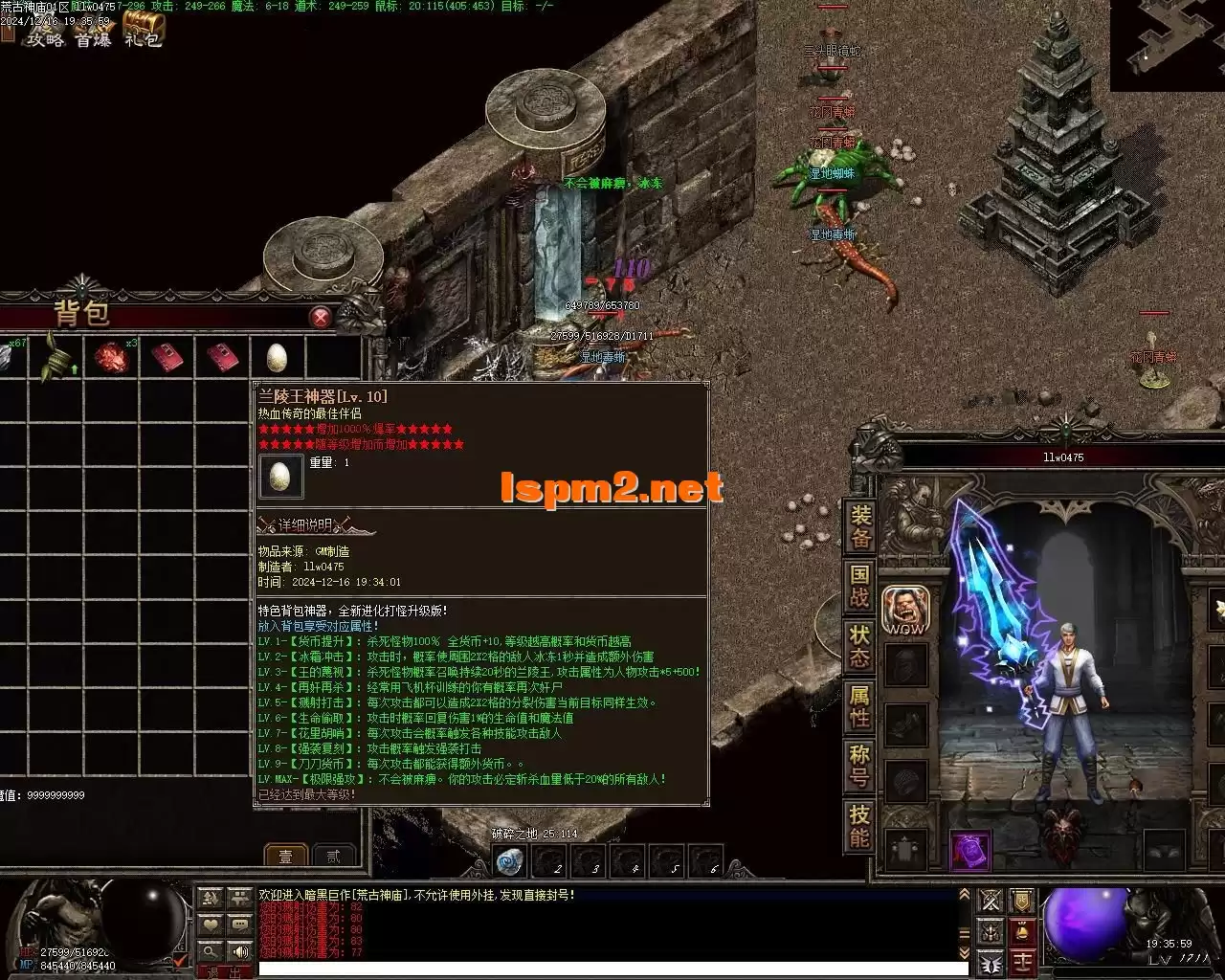
Task: Select the white egg item in the backpack
Action: tap(278, 358)
